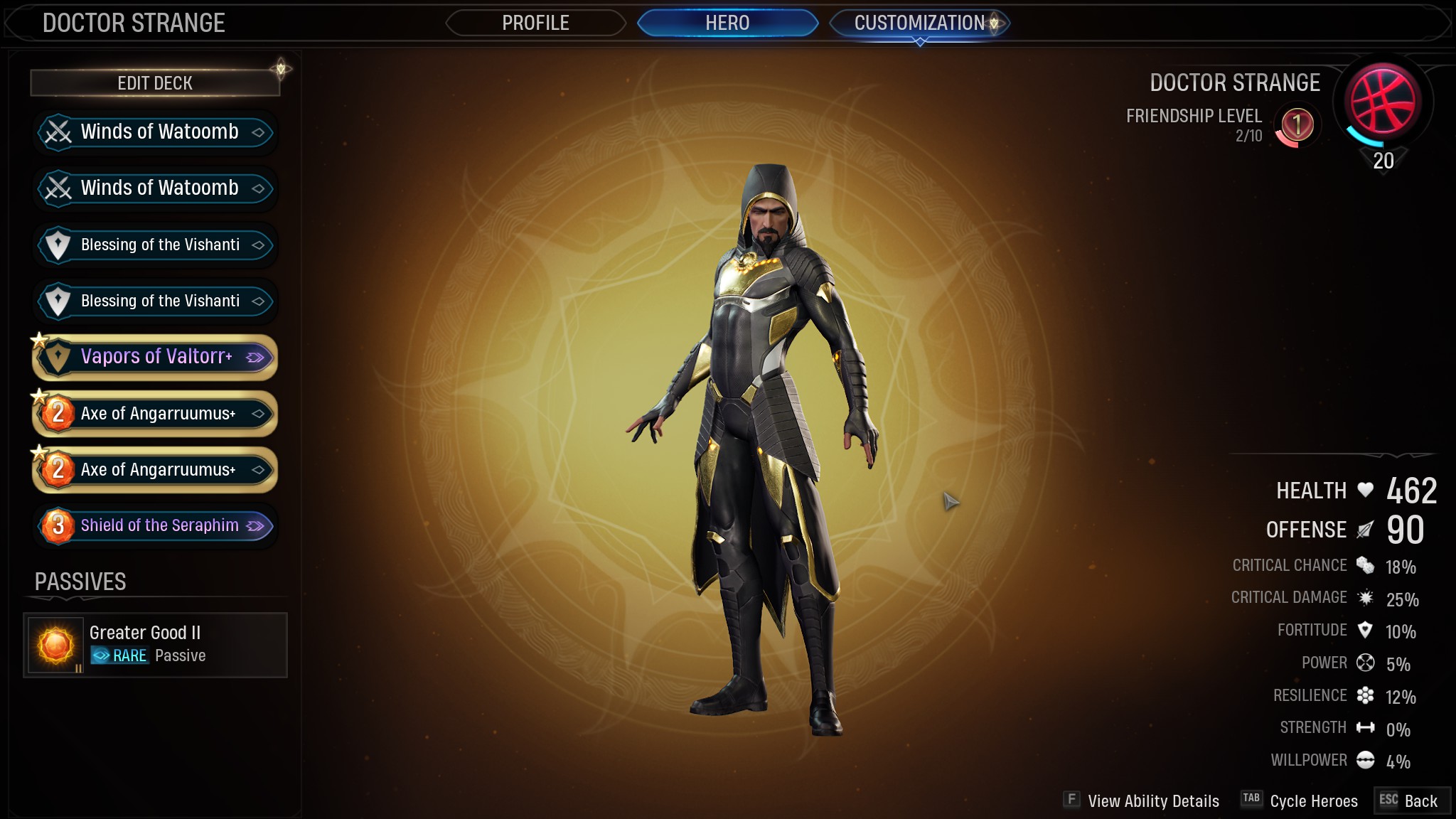Select the cost 2 badge on Axe of Angarruumus+
This screenshot has width=1456, height=819.
[59, 413]
